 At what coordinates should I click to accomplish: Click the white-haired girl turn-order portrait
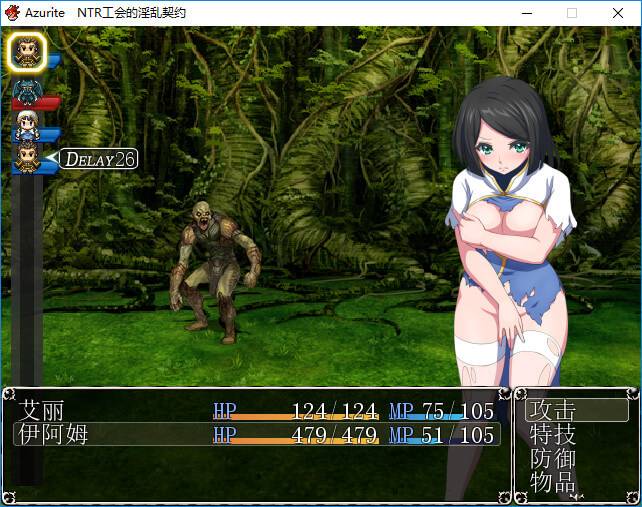click(x=27, y=125)
